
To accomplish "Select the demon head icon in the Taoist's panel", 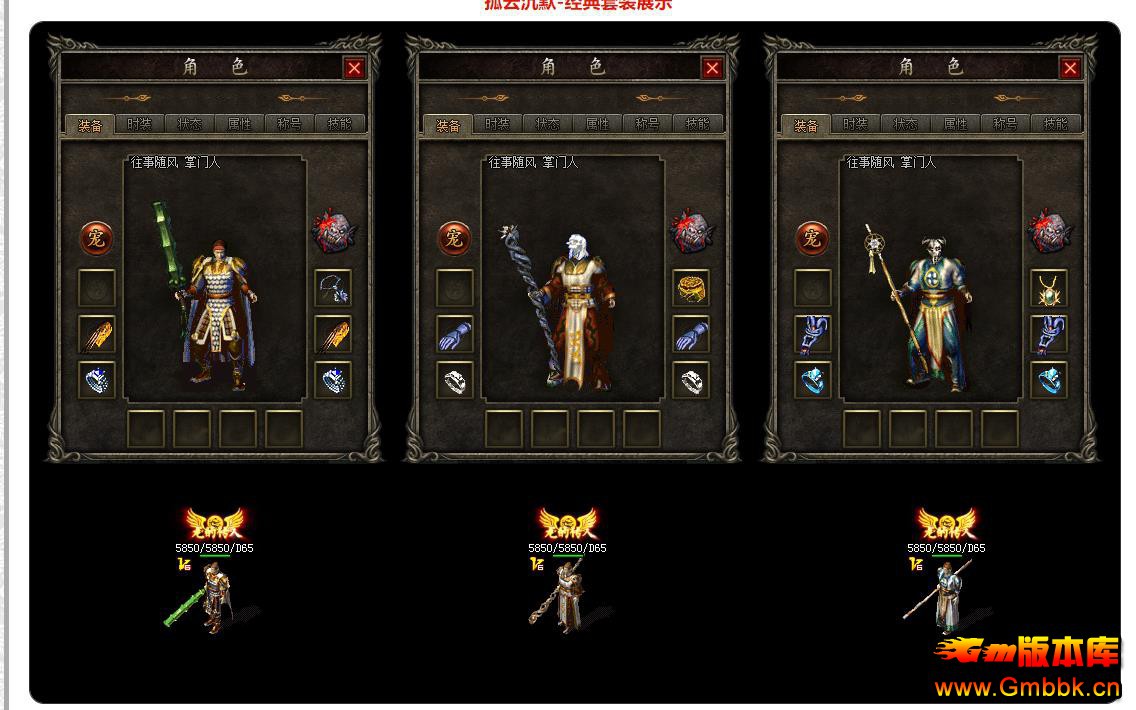I will 1049,233.
